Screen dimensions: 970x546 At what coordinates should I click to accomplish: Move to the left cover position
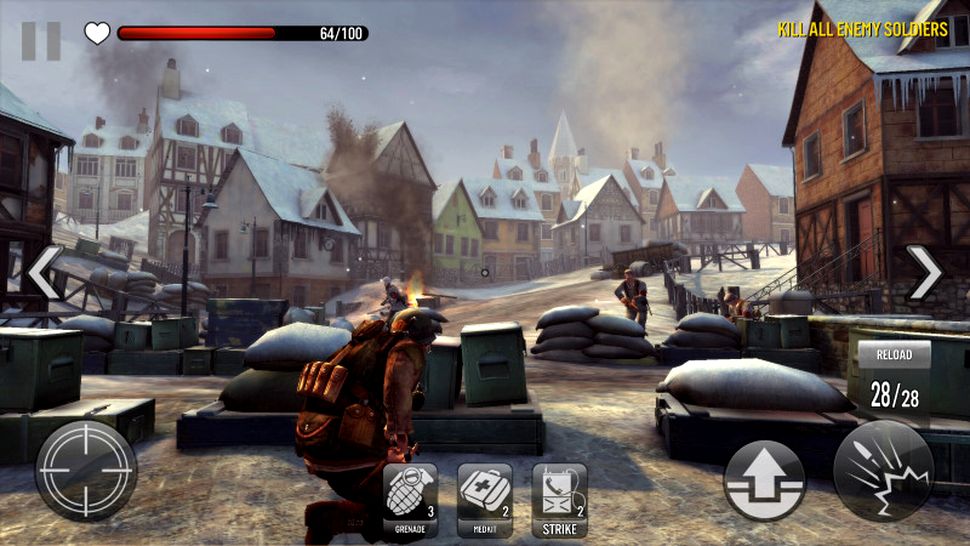point(43,272)
